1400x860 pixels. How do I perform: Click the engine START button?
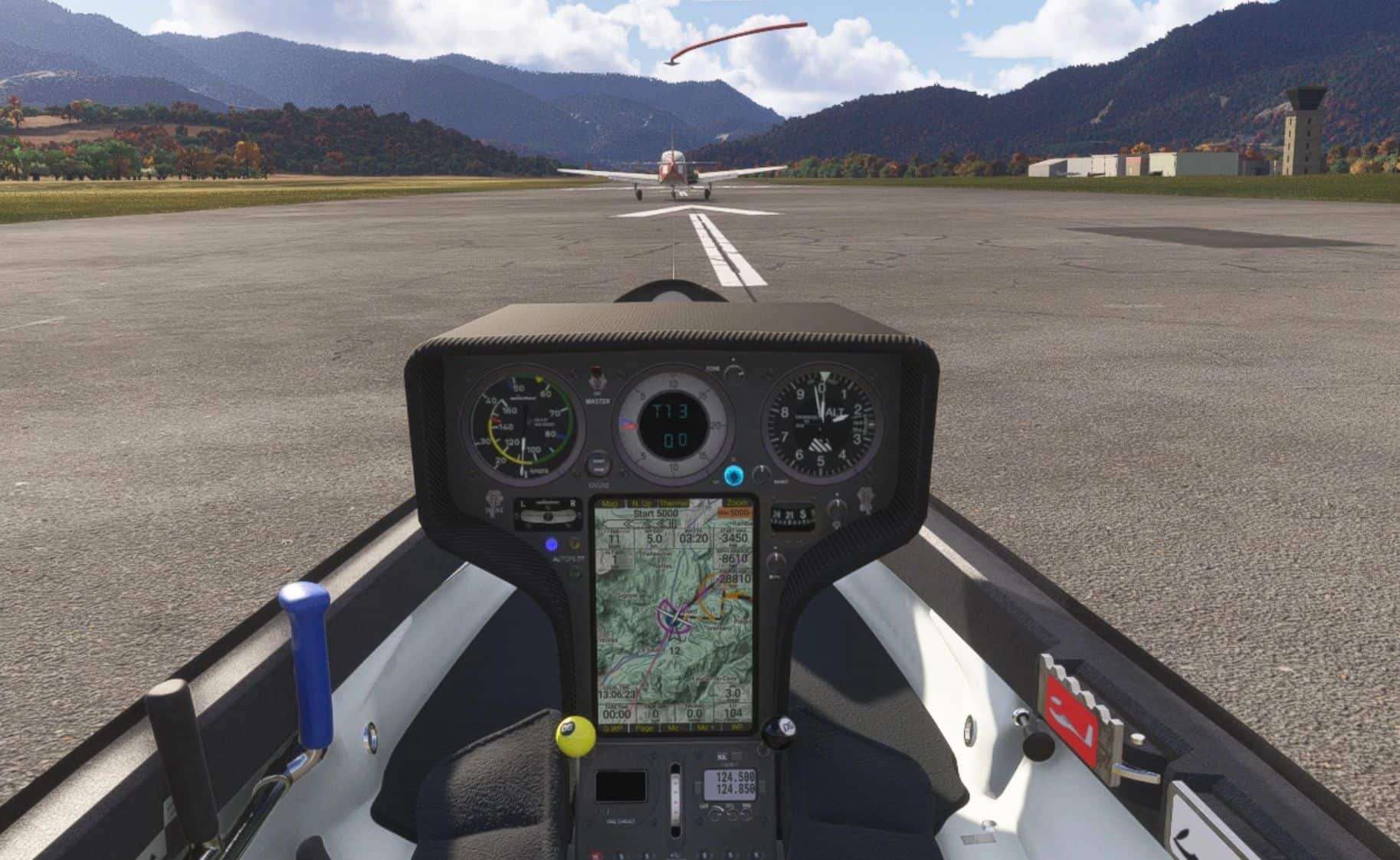(x=598, y=465)
